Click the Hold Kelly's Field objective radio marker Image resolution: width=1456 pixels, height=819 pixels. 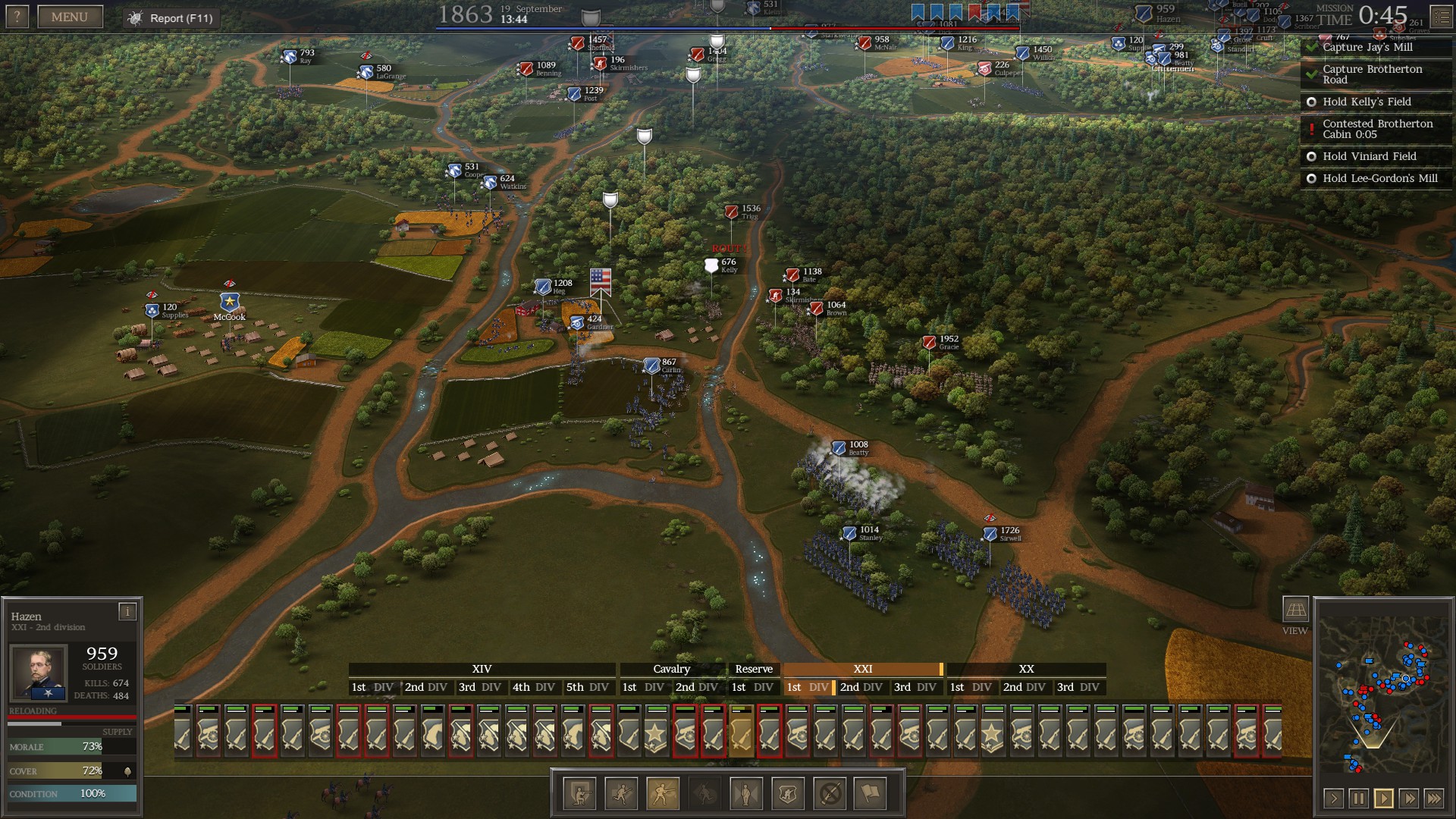[1311, 101]
